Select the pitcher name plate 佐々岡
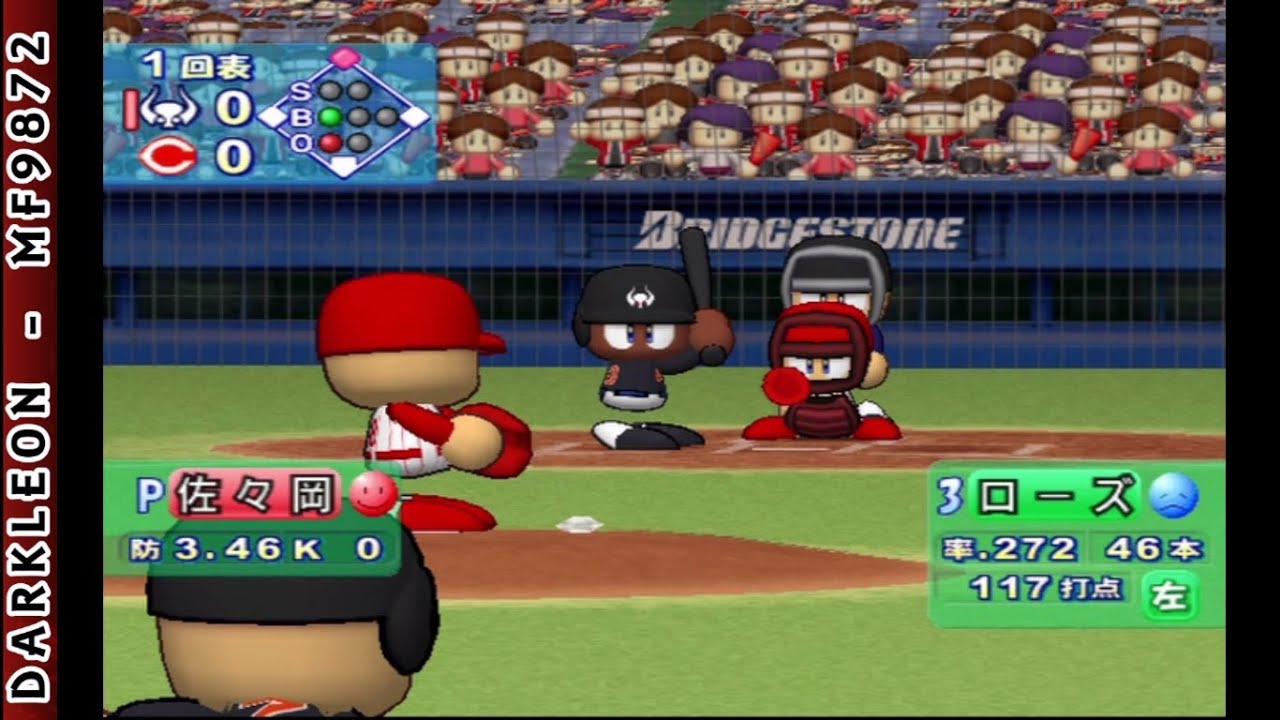This screenshot has height=720, width=1280. tap(255, 495)
